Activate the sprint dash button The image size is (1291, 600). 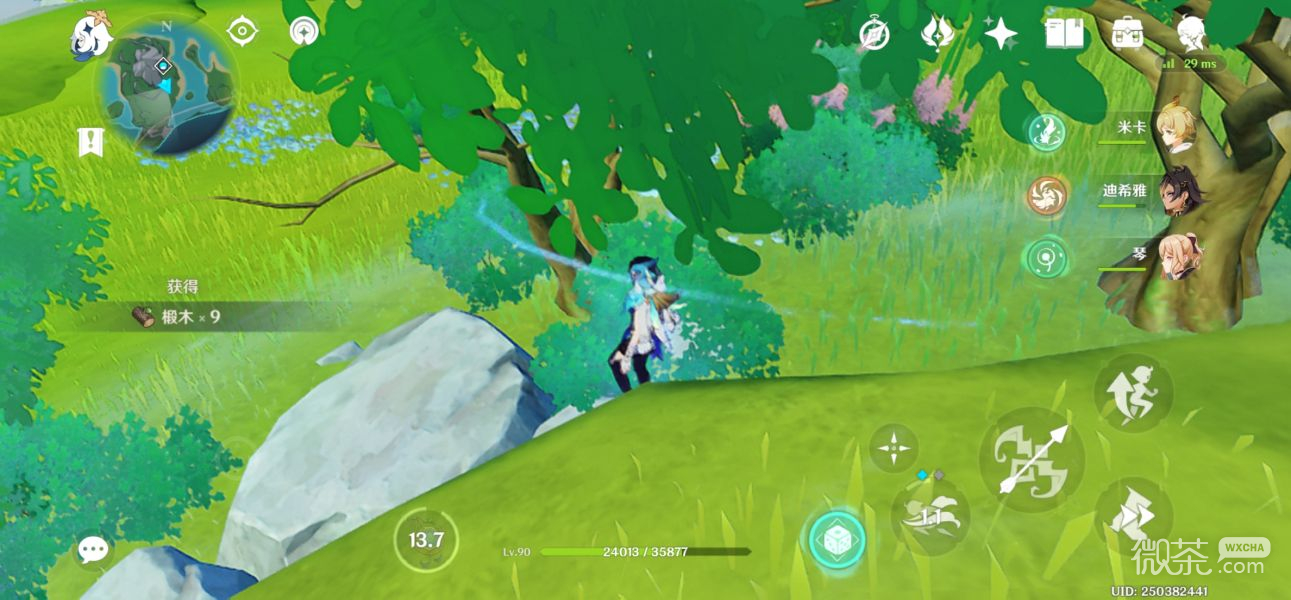[1133, 517]
